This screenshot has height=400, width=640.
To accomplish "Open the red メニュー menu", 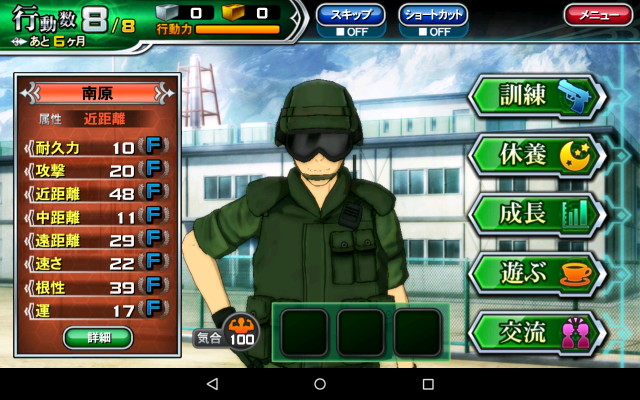I will pos(597,15).
